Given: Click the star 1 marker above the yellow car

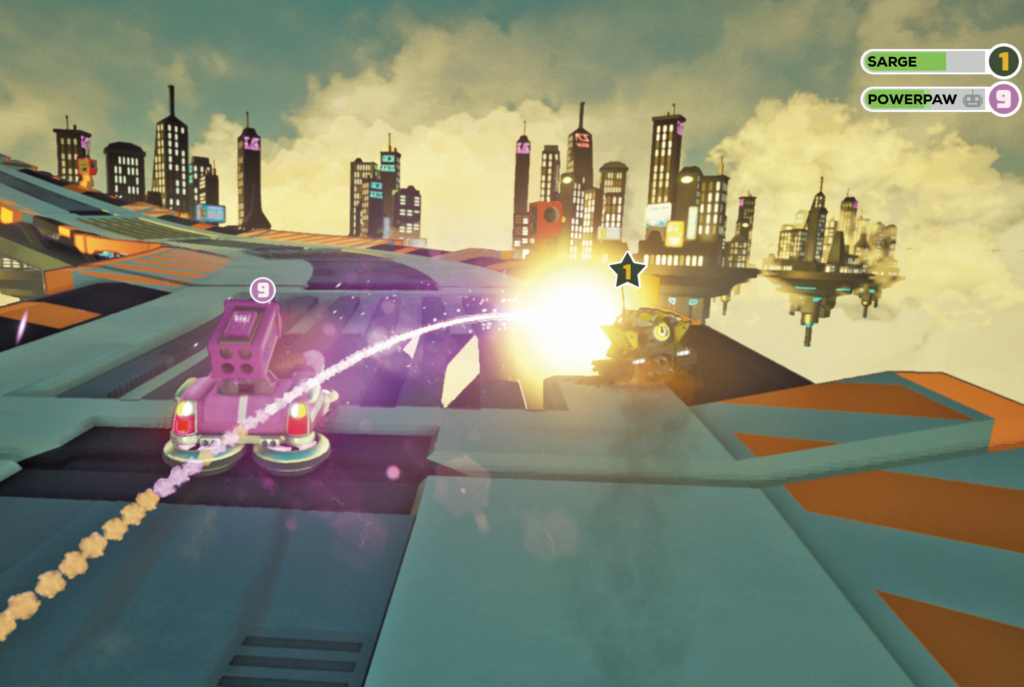Looking at the screenshot, I should coord(627,270).
